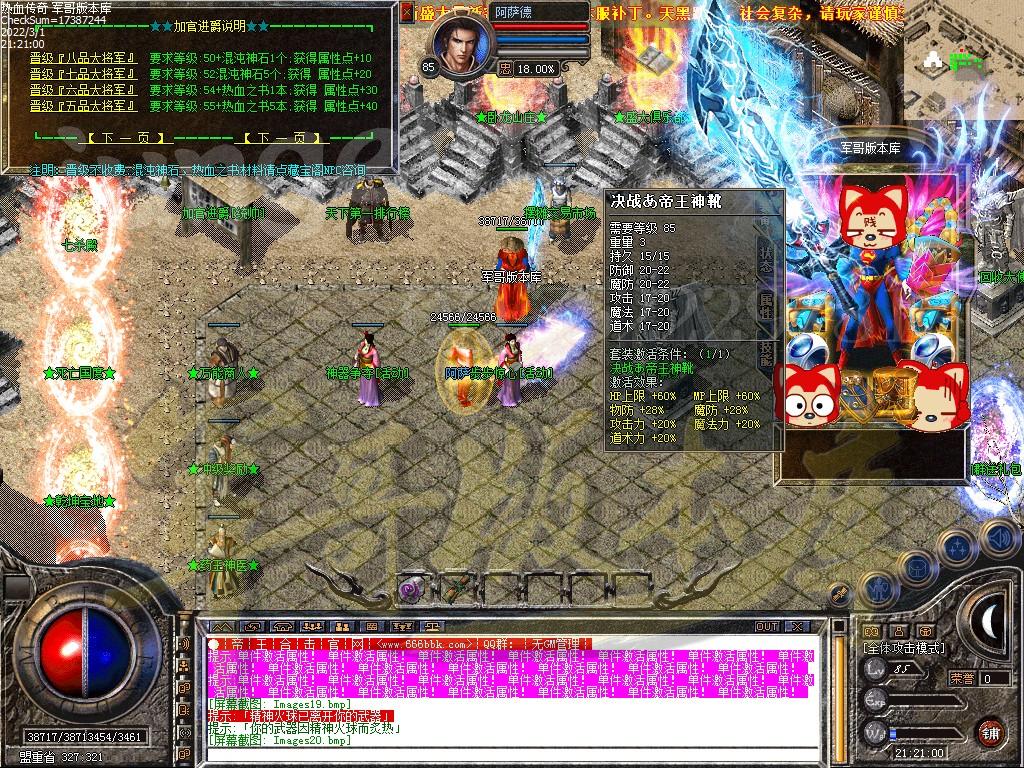
Task: Close the panel with the red X button
Action: coord(406,12)
